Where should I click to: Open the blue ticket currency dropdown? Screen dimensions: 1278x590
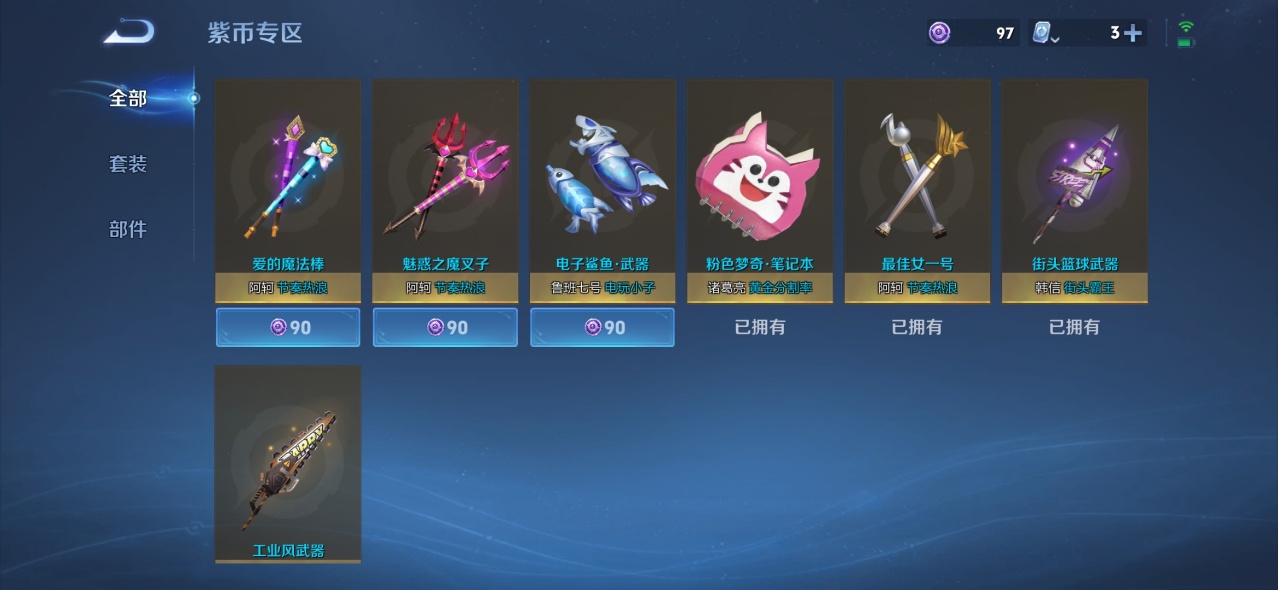point(1044,34)
